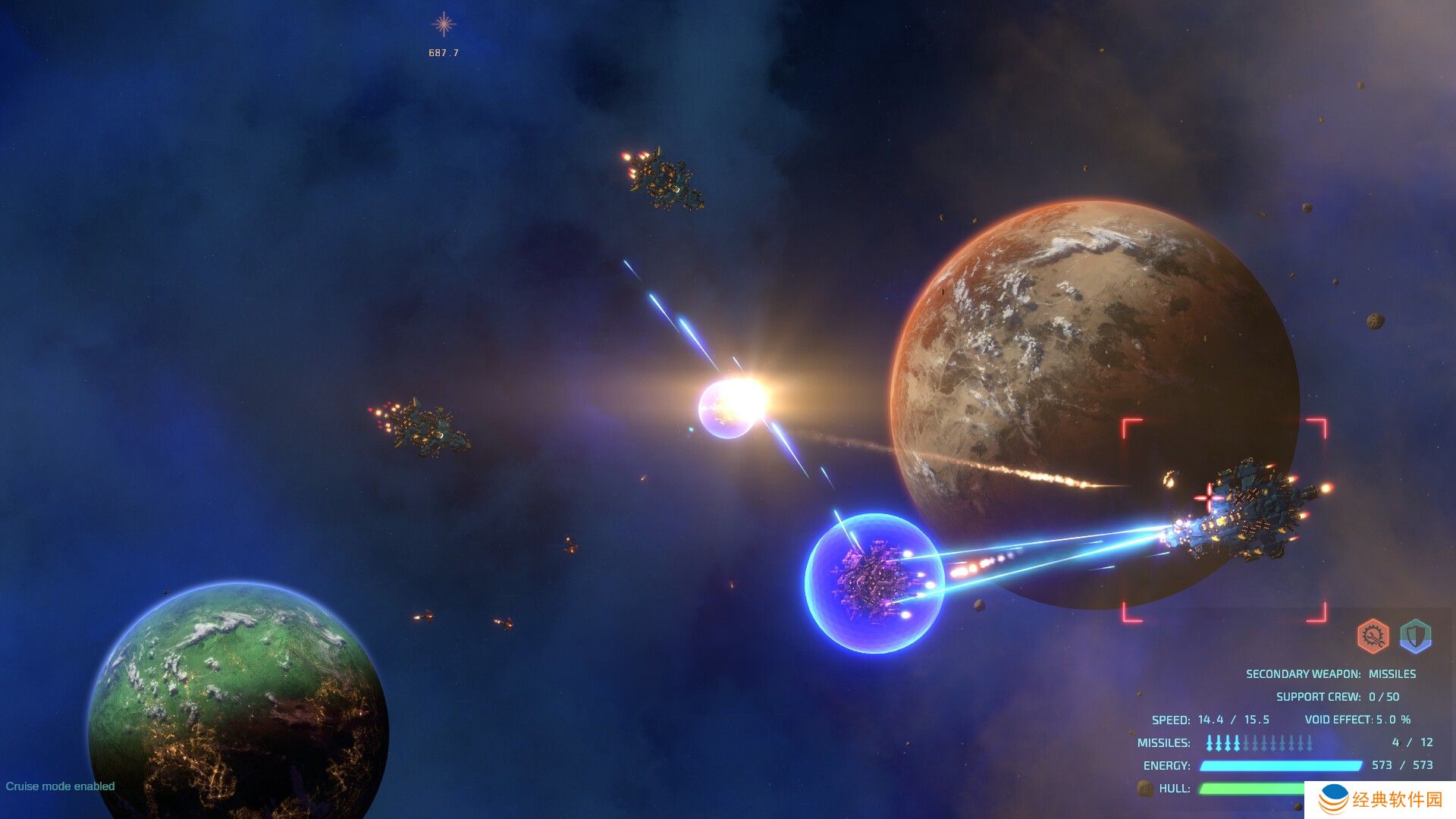
Task: Select the star waypoint marker
Action: click(x=444, y=24)
